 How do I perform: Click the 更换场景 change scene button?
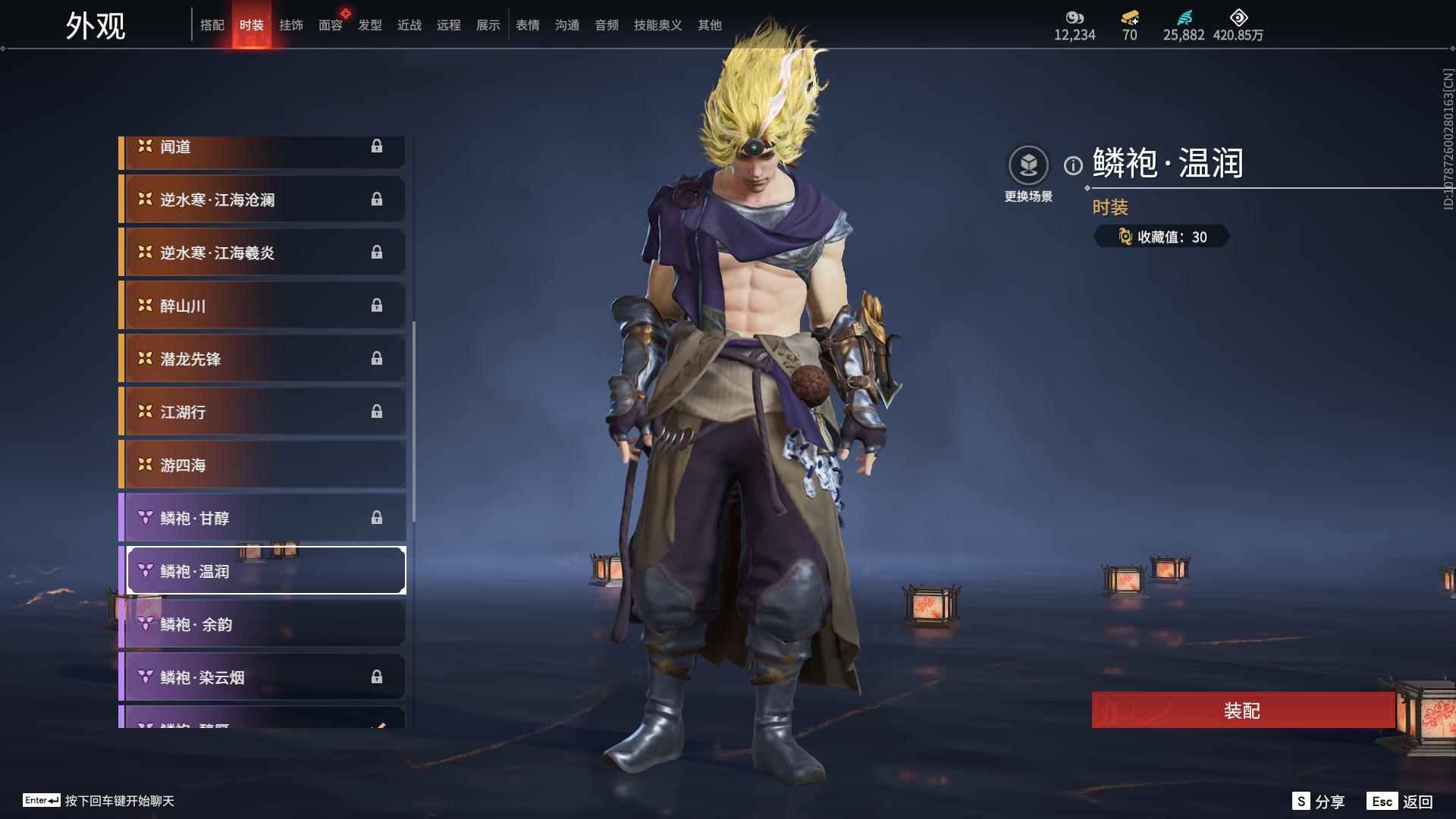click(x=1028, y=166)
